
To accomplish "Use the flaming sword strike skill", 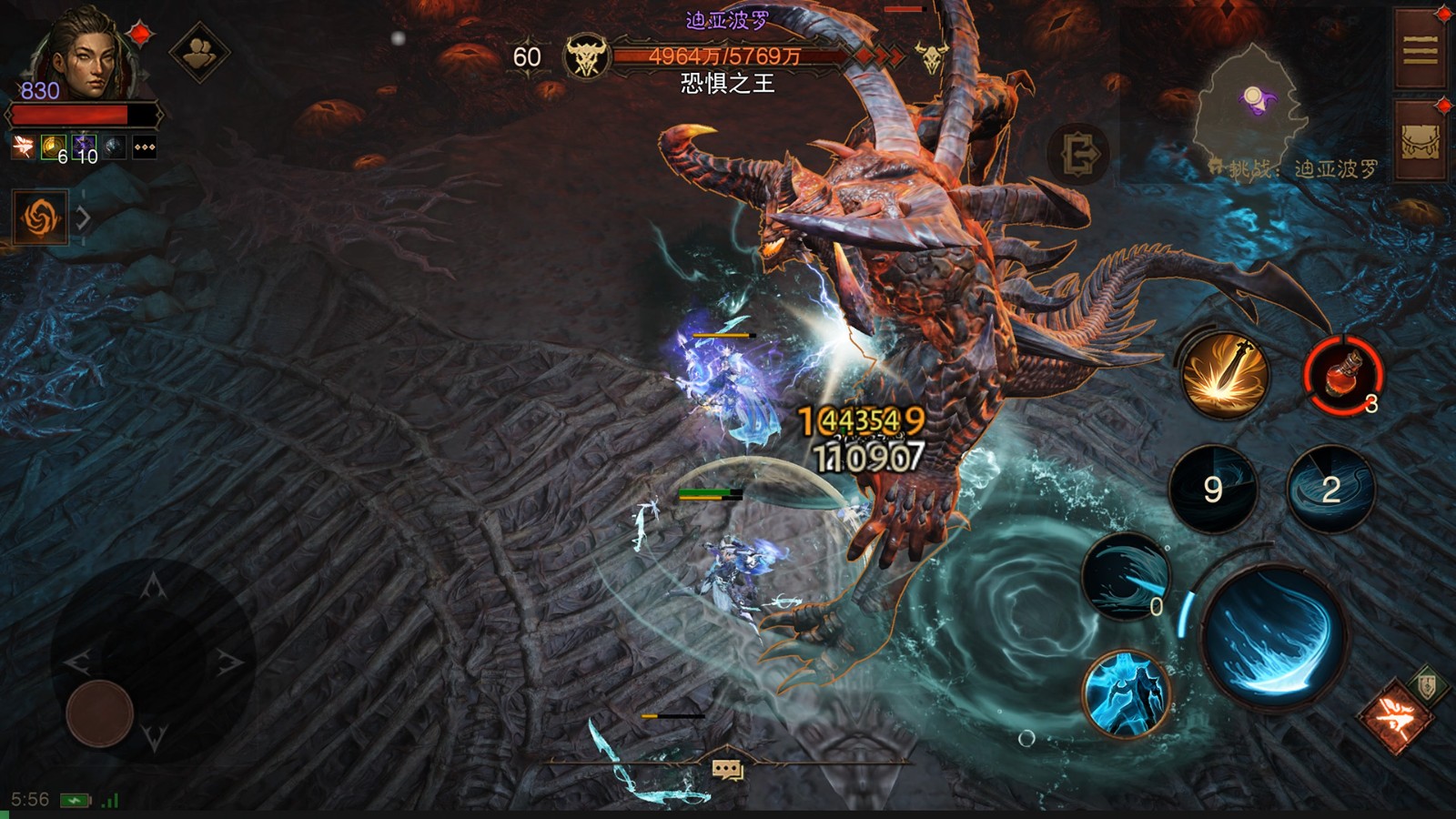I will coord(1224,374).
